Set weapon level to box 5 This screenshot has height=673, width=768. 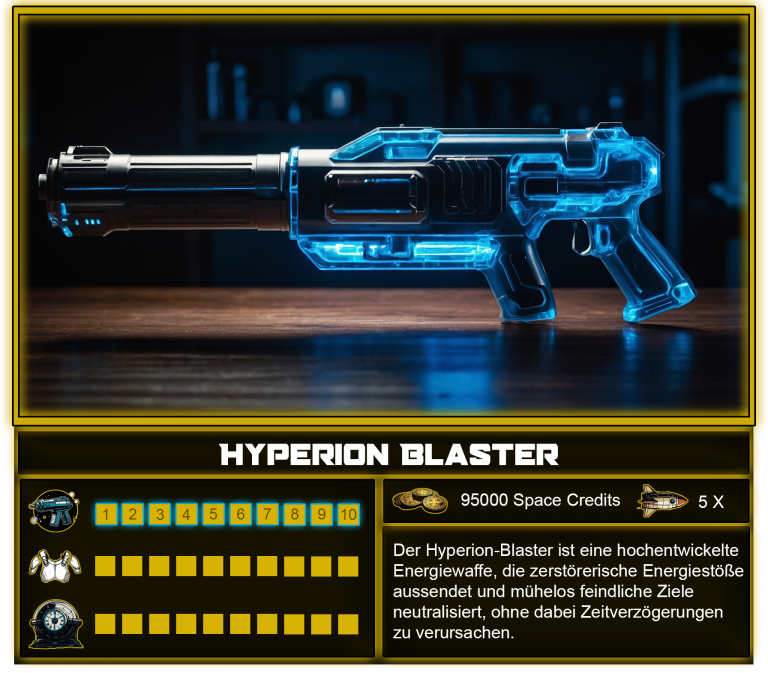coord(213,515)
